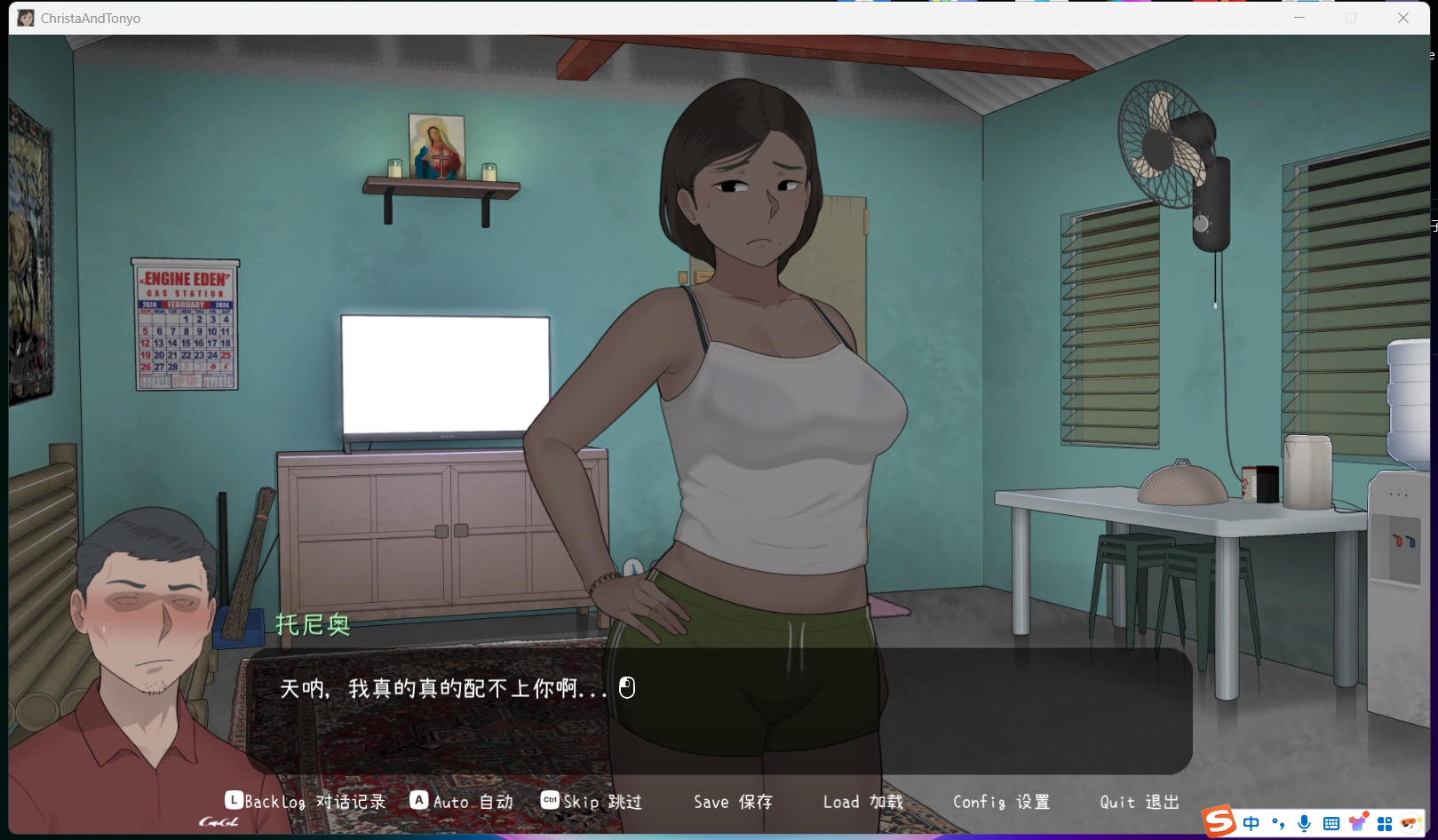Click the Sogou input 'S' logo in taskbar
This screenshot has width=1438, height=840.
coord(1219,821)
